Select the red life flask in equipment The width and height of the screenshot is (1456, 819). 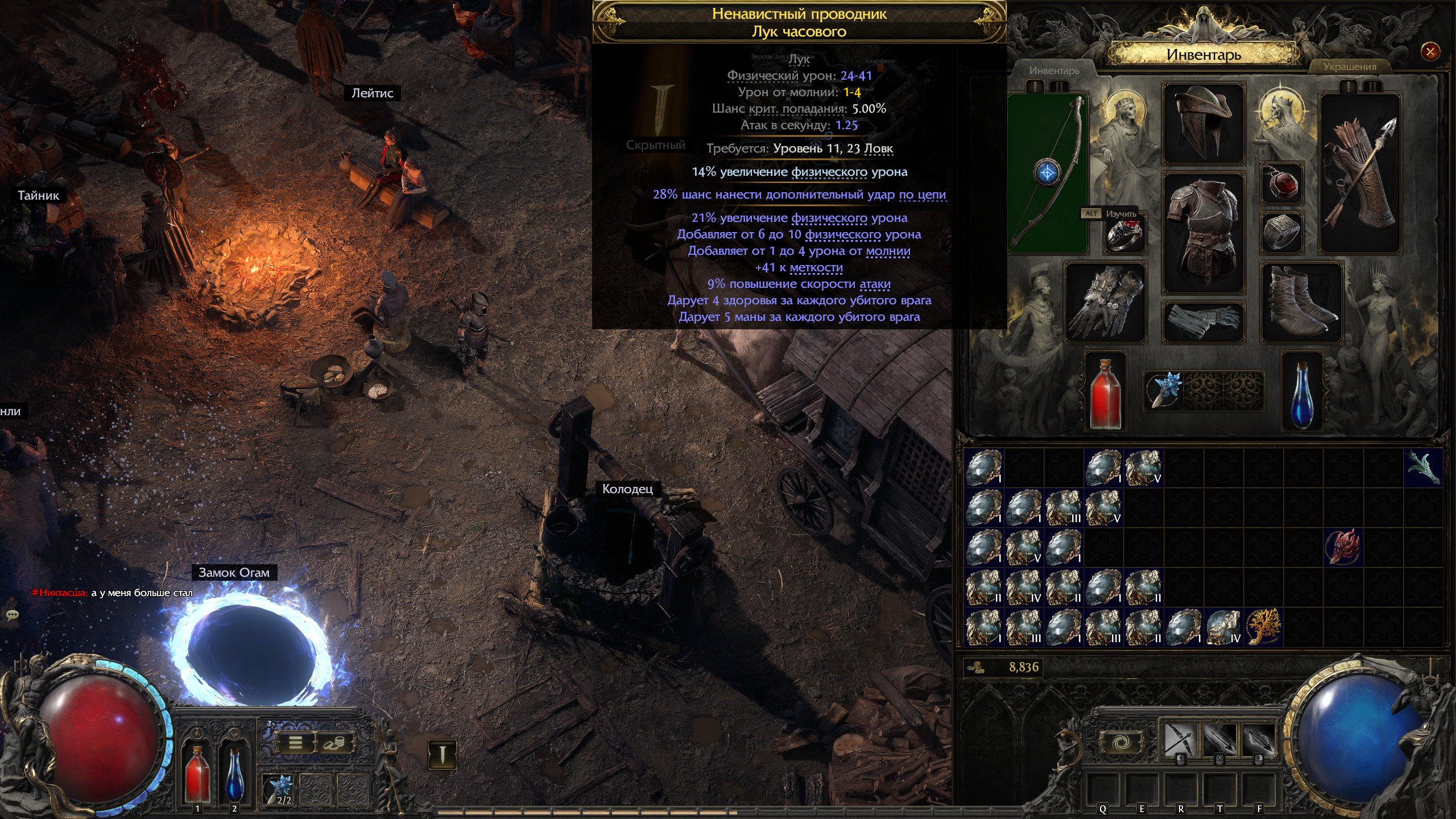(1105, 392)
